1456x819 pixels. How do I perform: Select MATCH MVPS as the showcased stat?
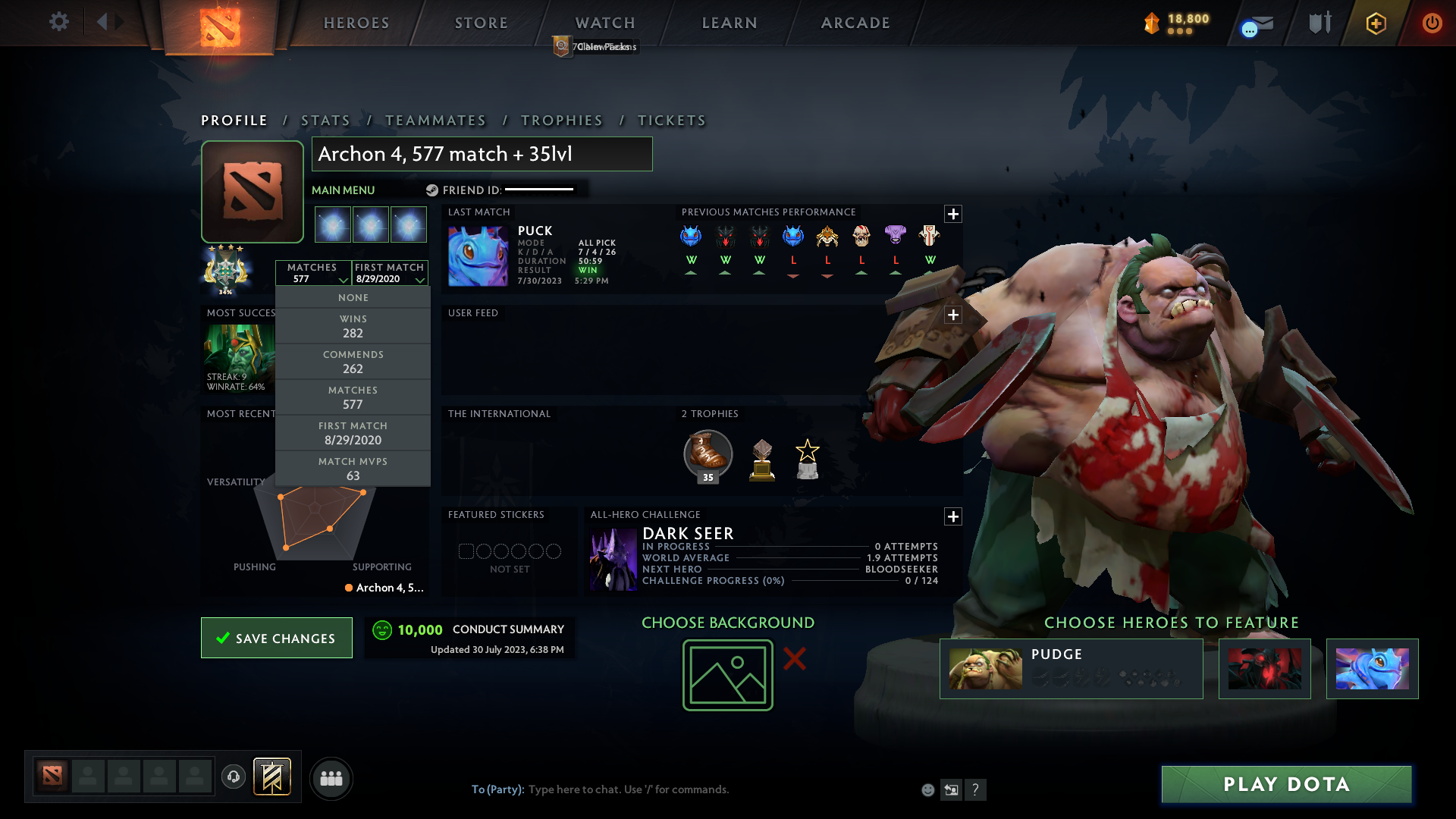point(353,468)
